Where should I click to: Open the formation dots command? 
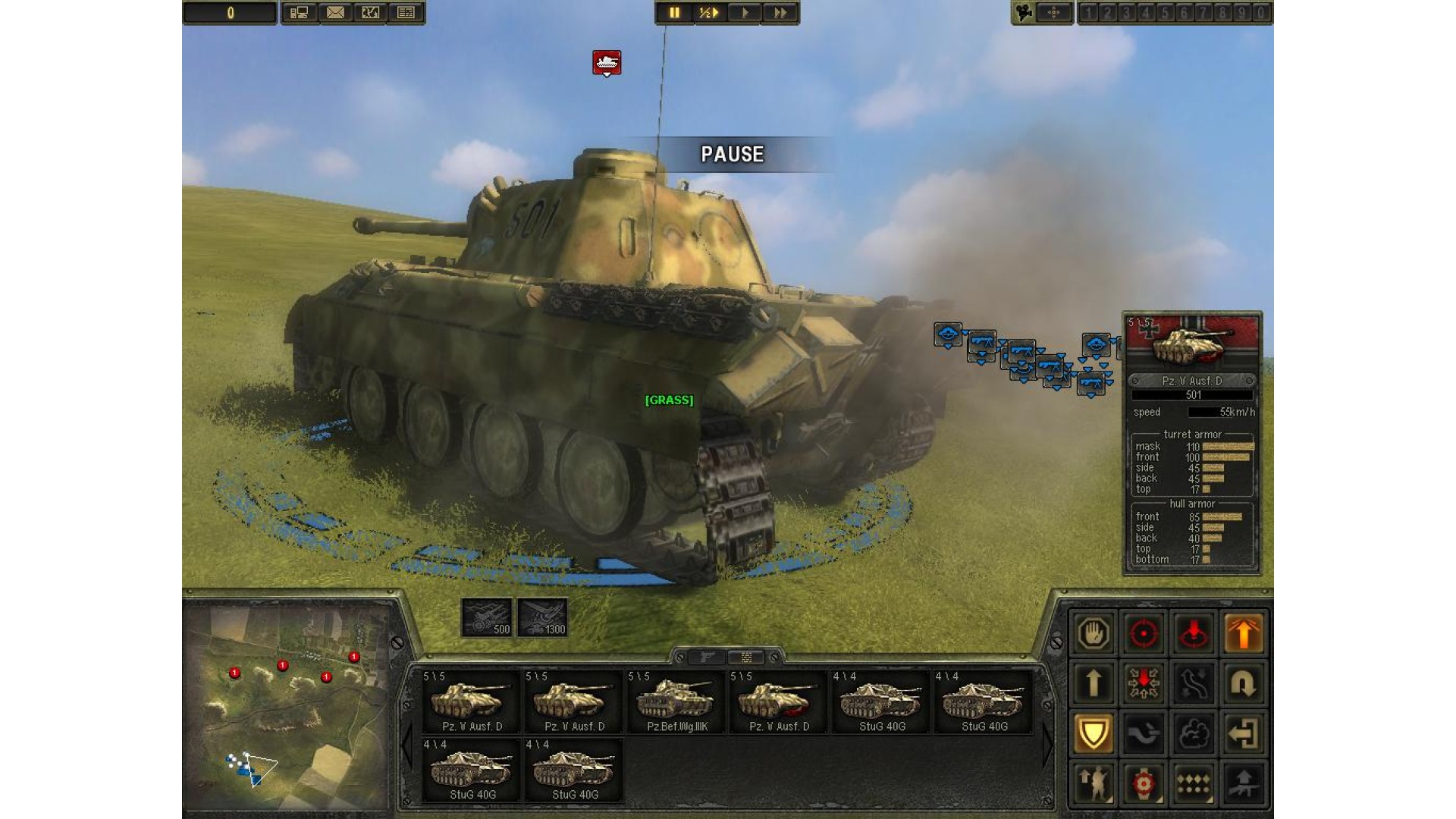[1194, 783]
